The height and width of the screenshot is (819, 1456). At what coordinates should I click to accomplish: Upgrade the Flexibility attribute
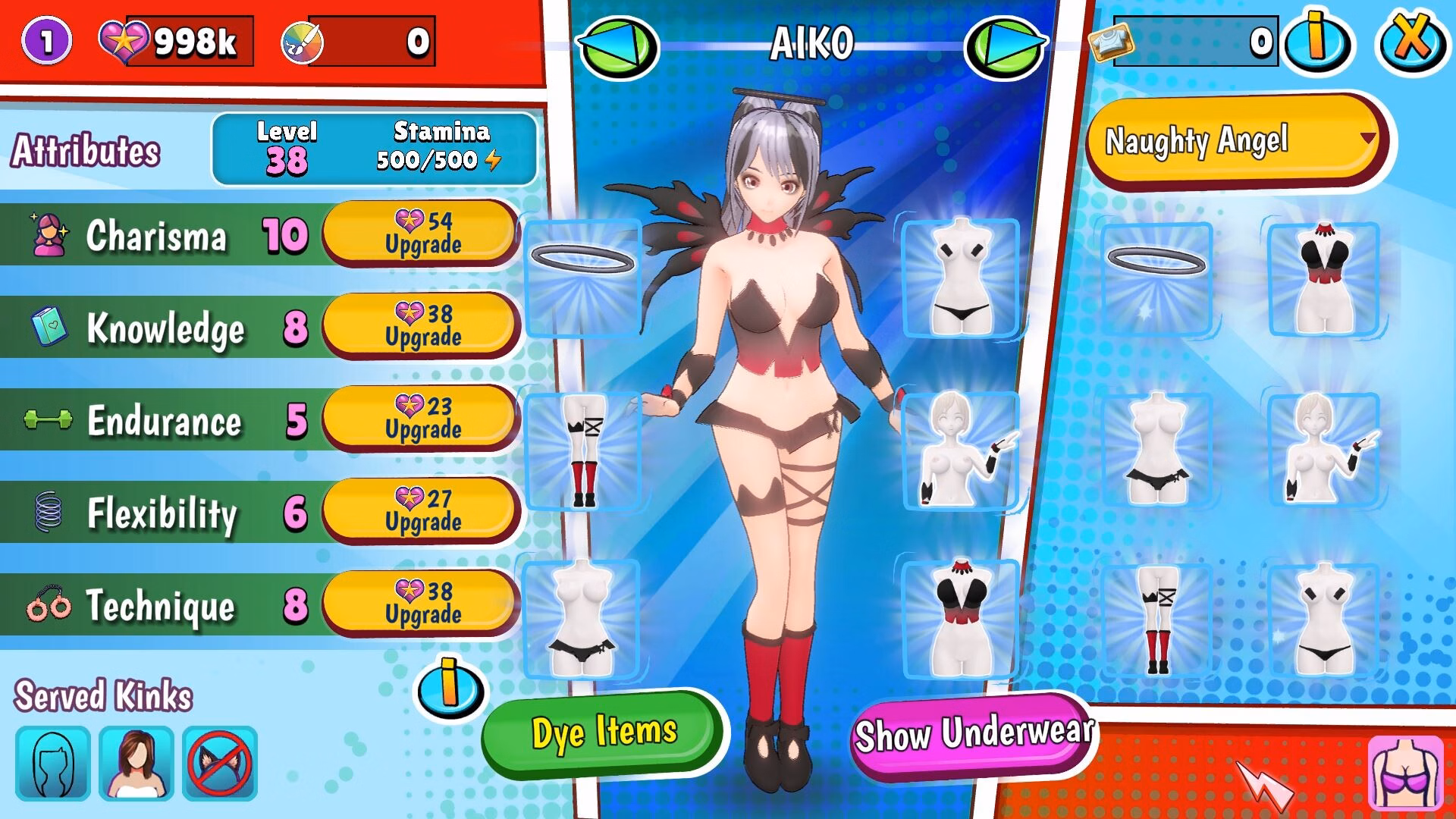click(422, 510)
